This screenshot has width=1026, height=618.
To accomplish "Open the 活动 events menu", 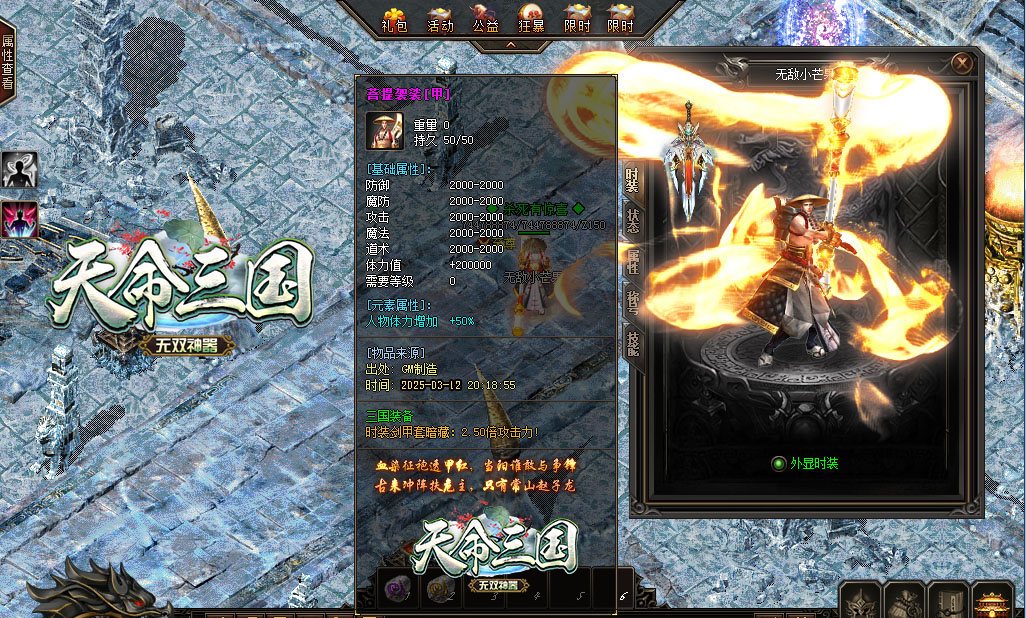I will pos(440,19).
